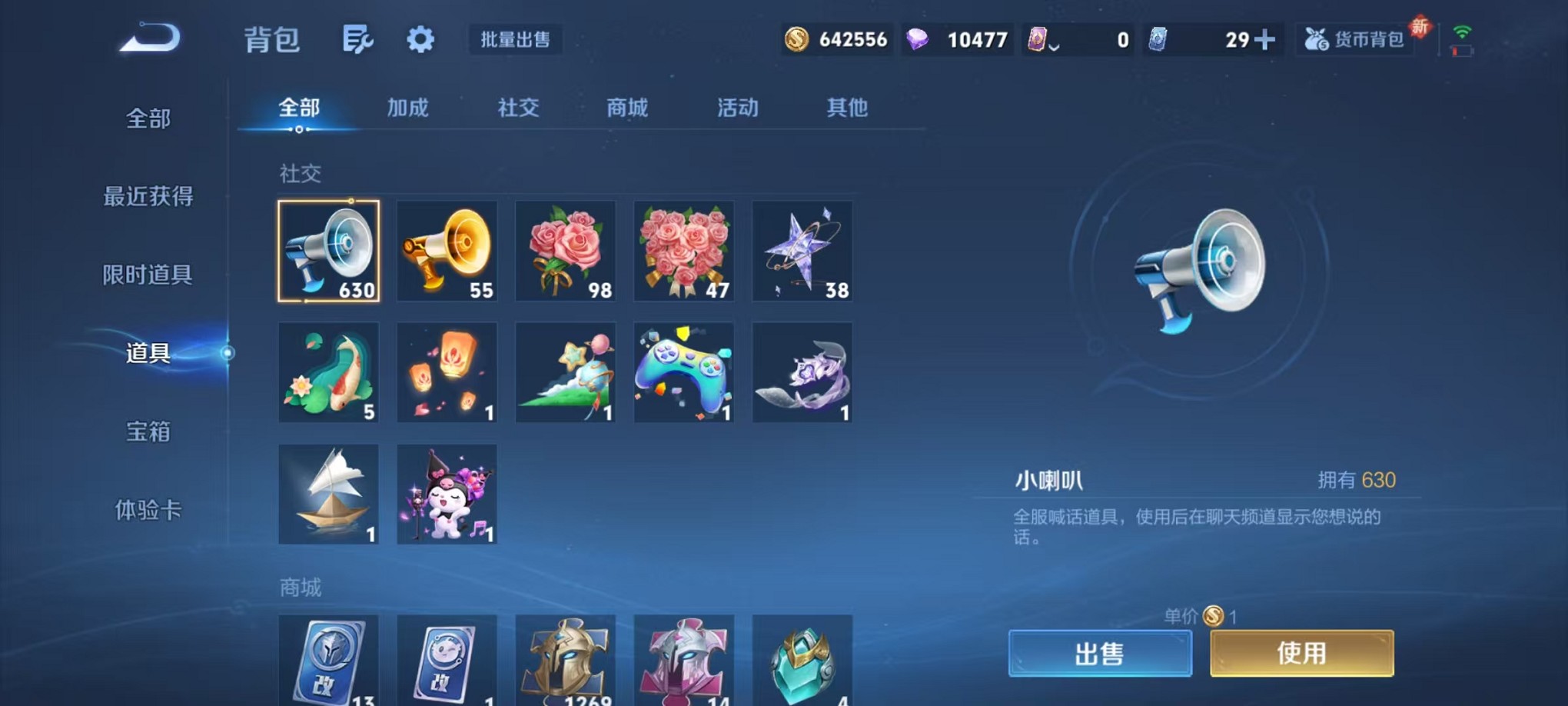The height and width of the screenshot is (706, 1568).
Task: Select 宝箱 in the left sidebar
Action: pos(148,433)
